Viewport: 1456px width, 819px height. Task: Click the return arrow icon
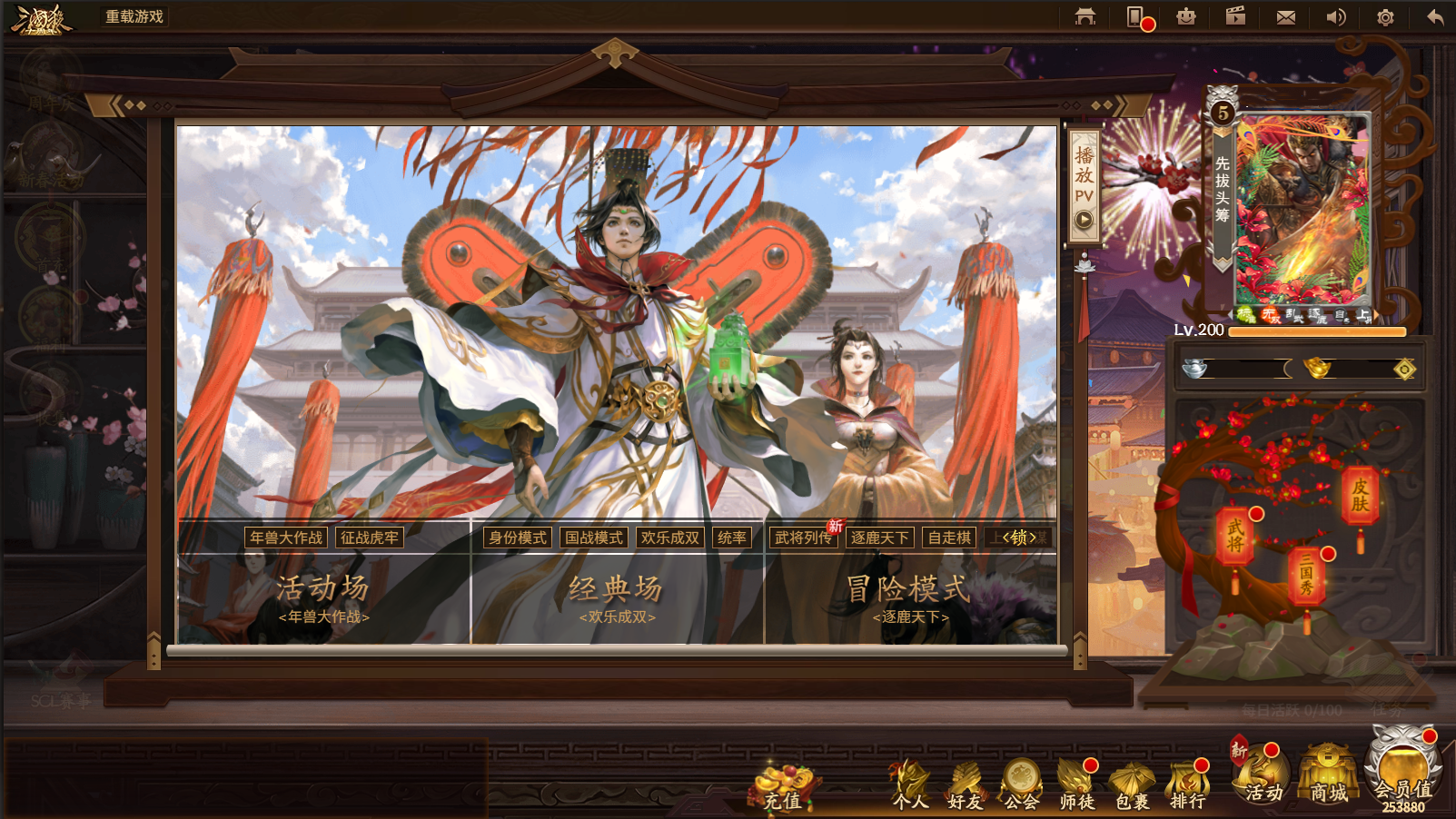(1435, 17)
